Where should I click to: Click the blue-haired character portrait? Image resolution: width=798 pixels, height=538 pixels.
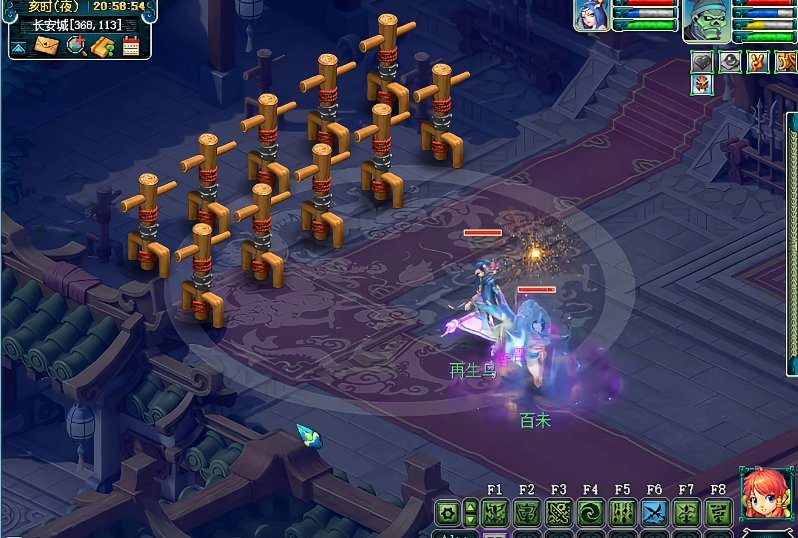pos(592,15)
